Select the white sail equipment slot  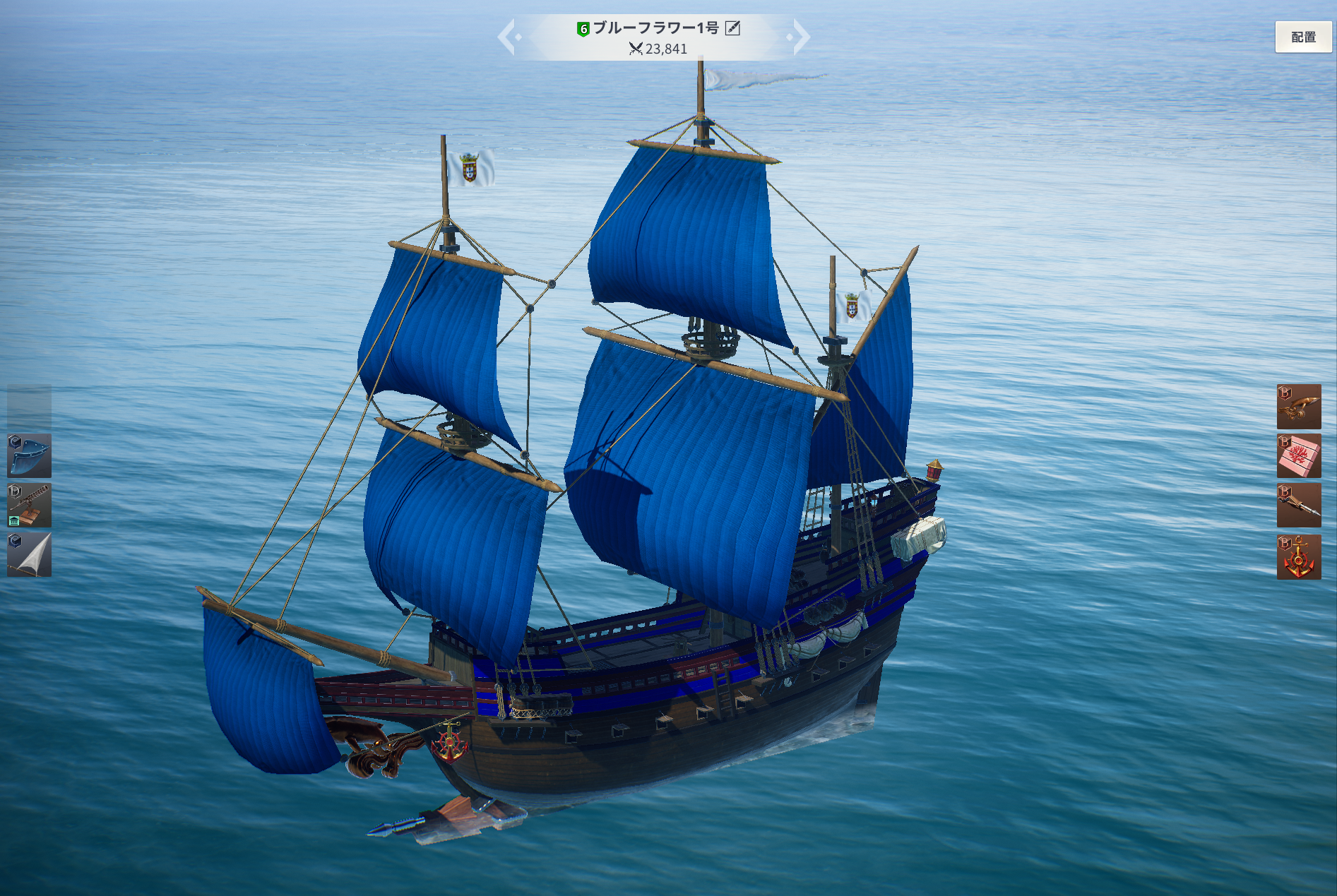[29, 555]
